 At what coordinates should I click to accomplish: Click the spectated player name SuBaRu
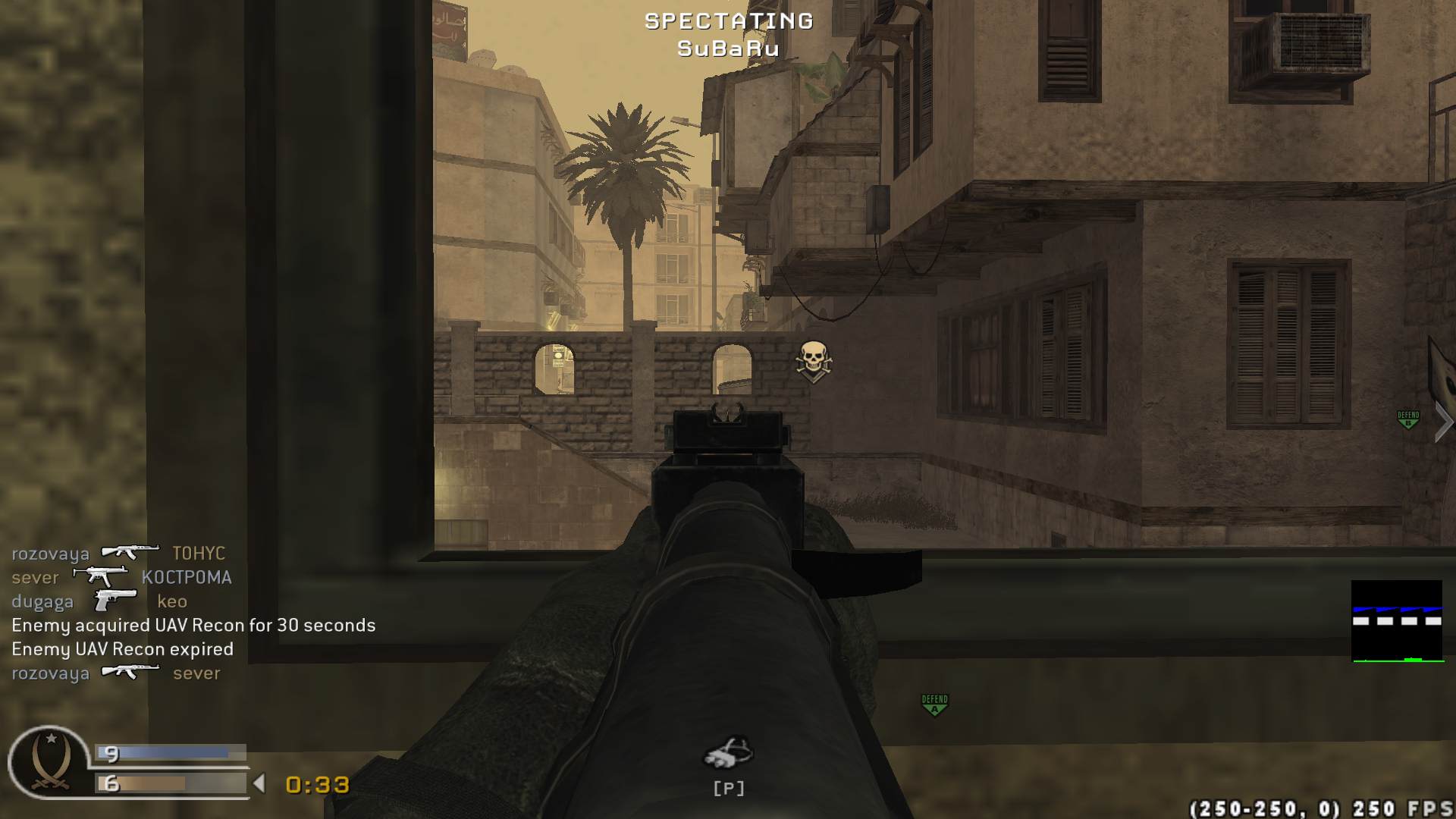click(x=727, y=49)
